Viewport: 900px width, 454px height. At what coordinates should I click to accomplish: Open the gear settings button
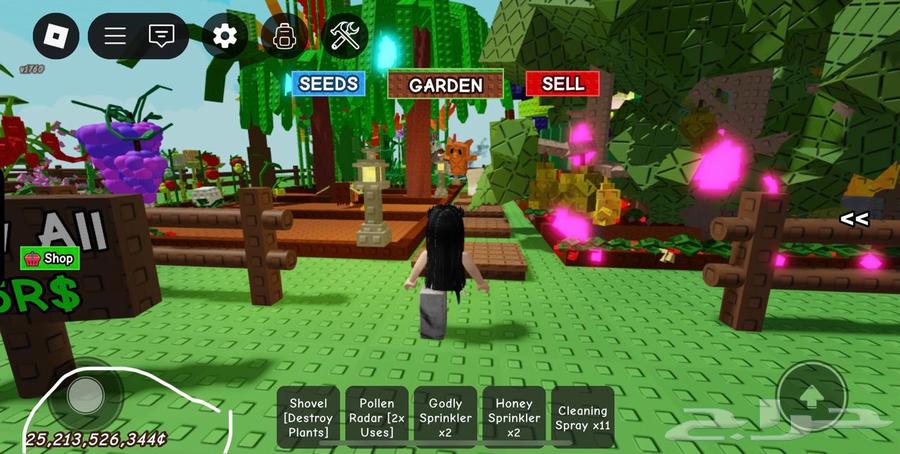pos(225,37)
